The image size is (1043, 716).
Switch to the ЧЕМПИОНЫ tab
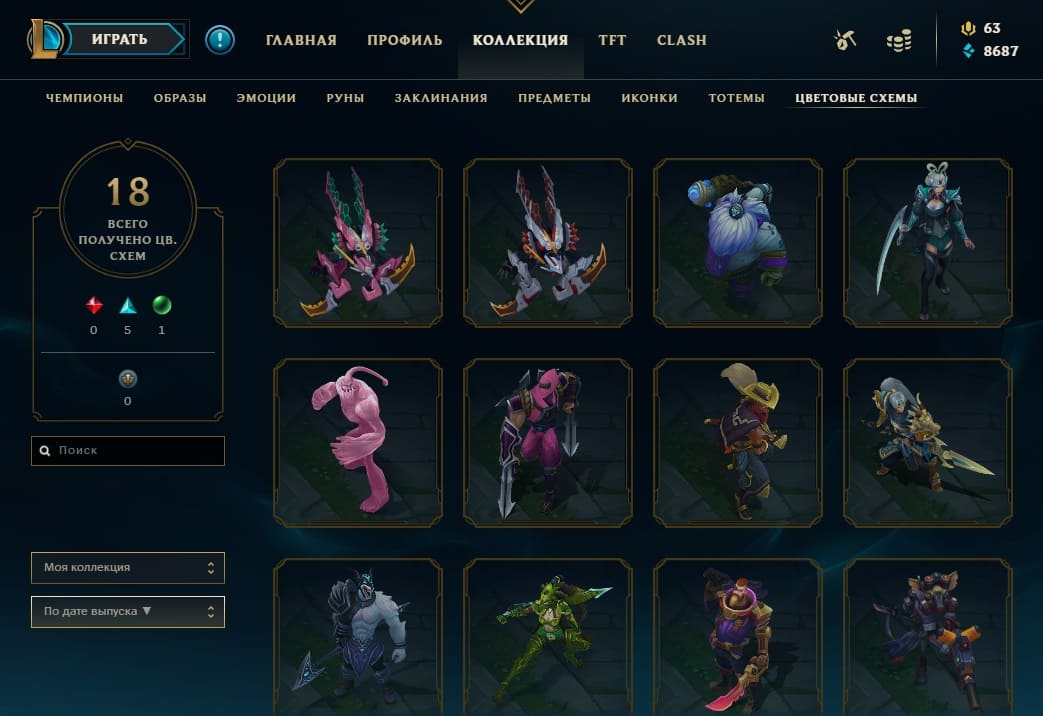click(85, 98)
